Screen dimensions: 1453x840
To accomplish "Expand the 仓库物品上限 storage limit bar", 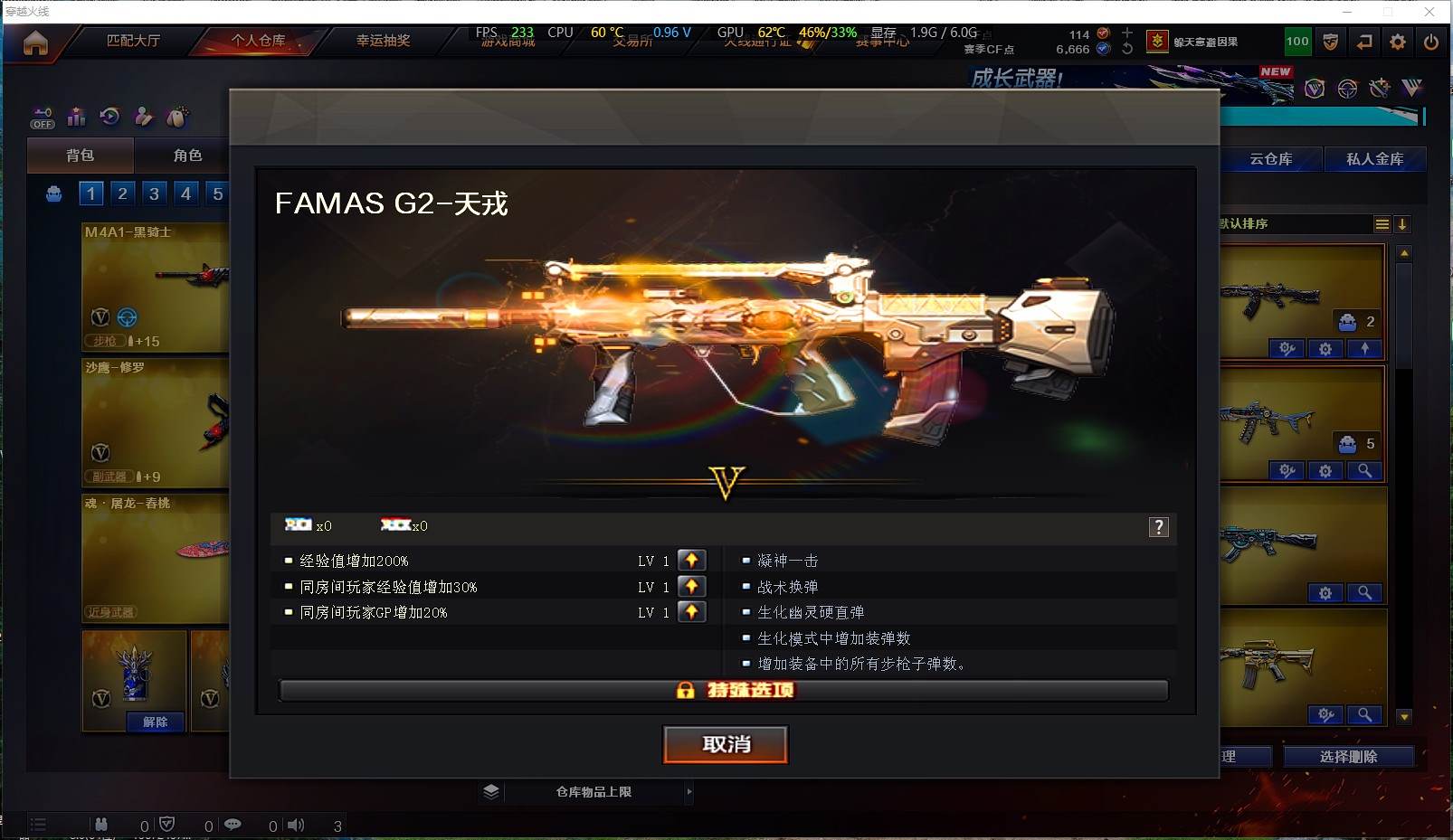I will 594,792.
